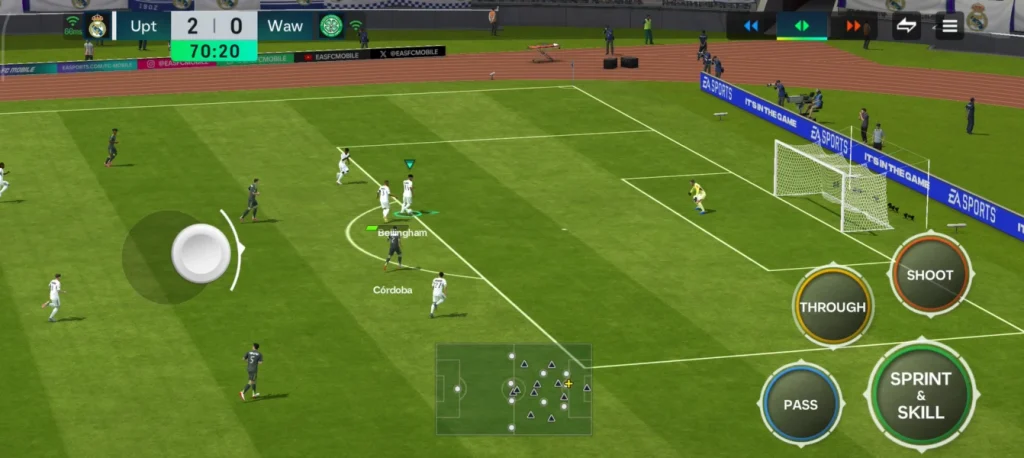Tap the THROUGH pass button

(x=832, y=307)
